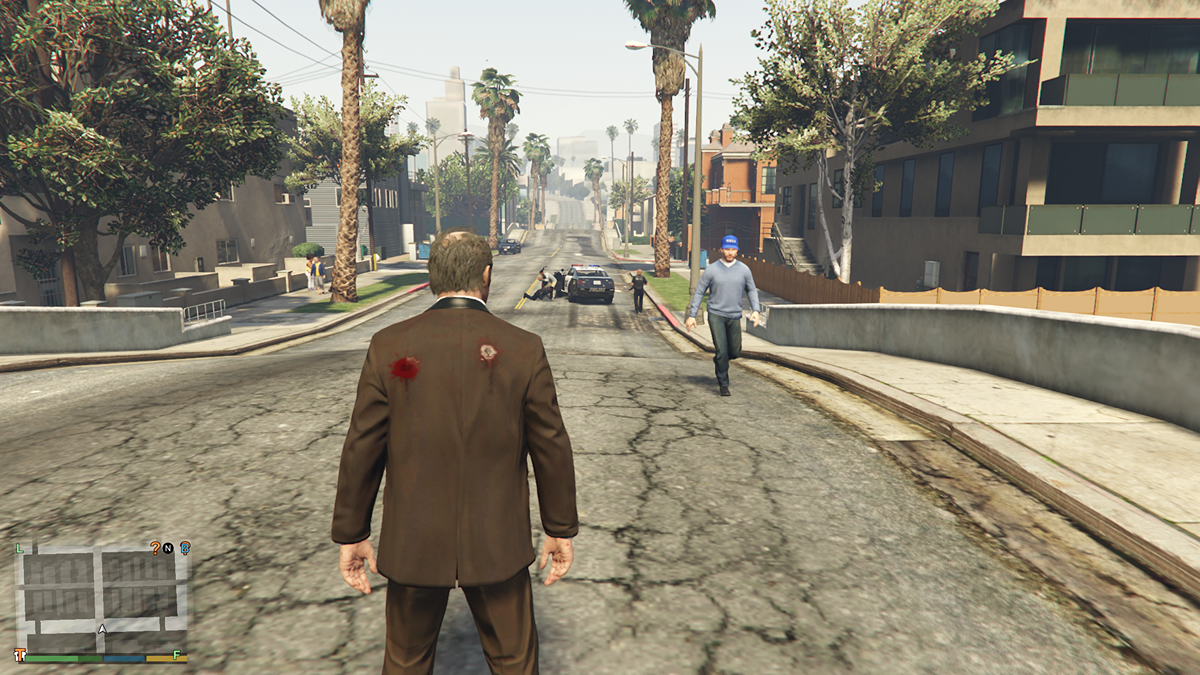Select the blue B mission blip

pos(184,547)
